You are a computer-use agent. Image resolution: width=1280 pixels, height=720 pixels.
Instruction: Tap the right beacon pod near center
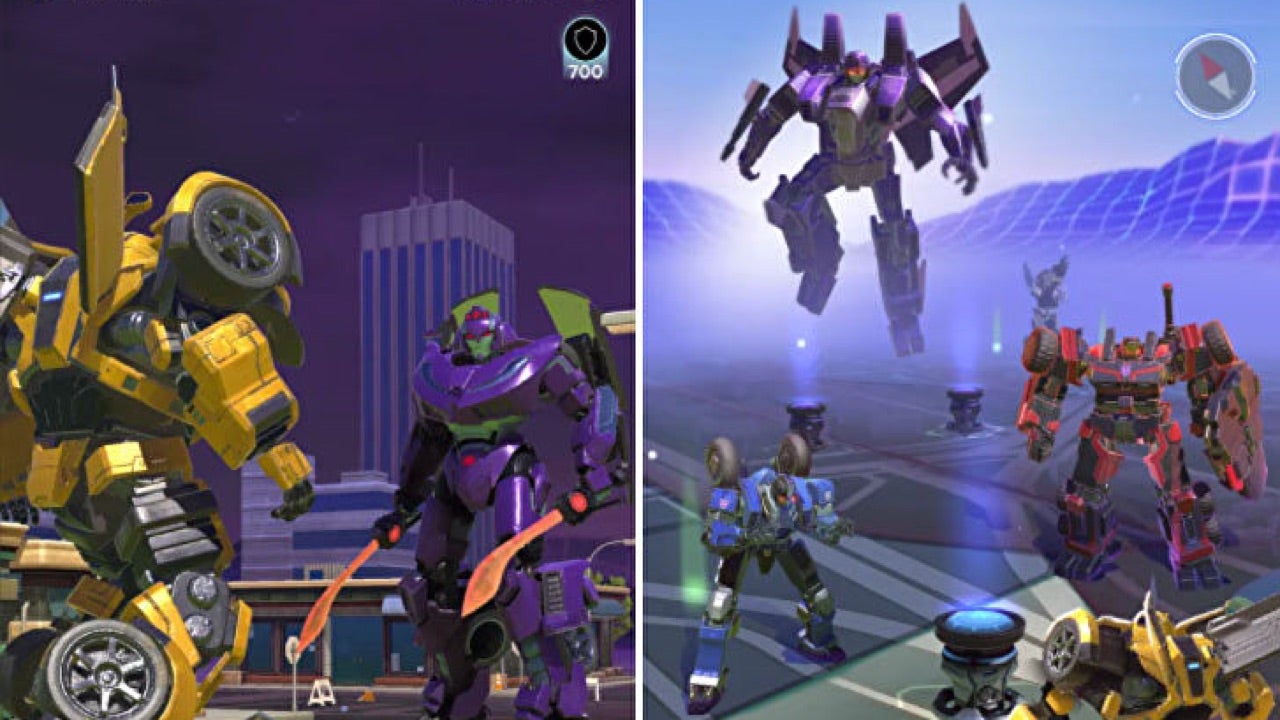coord(965,405)
